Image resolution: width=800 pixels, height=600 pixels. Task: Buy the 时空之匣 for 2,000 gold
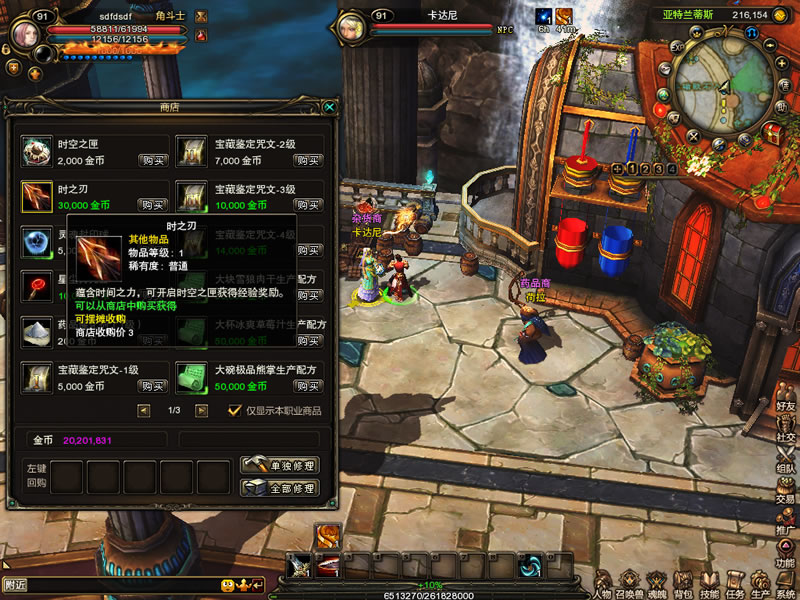(x=153, y=160)
